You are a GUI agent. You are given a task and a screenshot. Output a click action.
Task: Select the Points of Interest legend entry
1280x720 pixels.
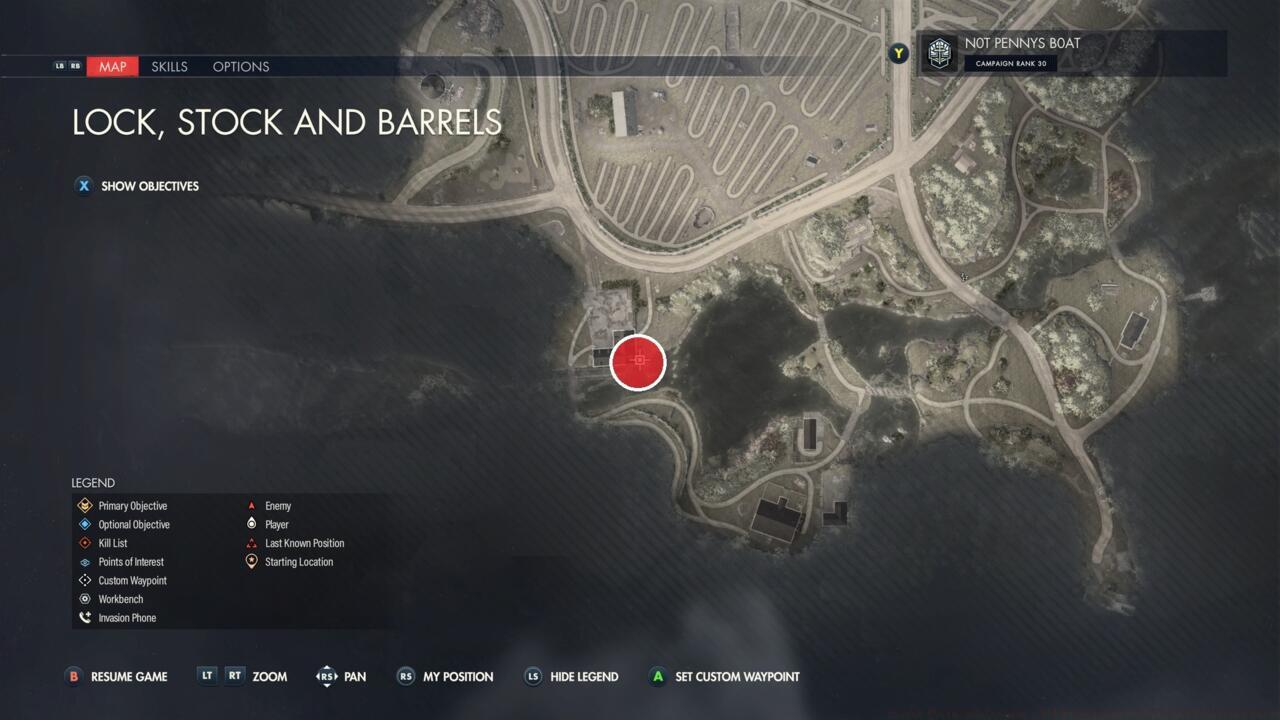click(x=130, y=562)
